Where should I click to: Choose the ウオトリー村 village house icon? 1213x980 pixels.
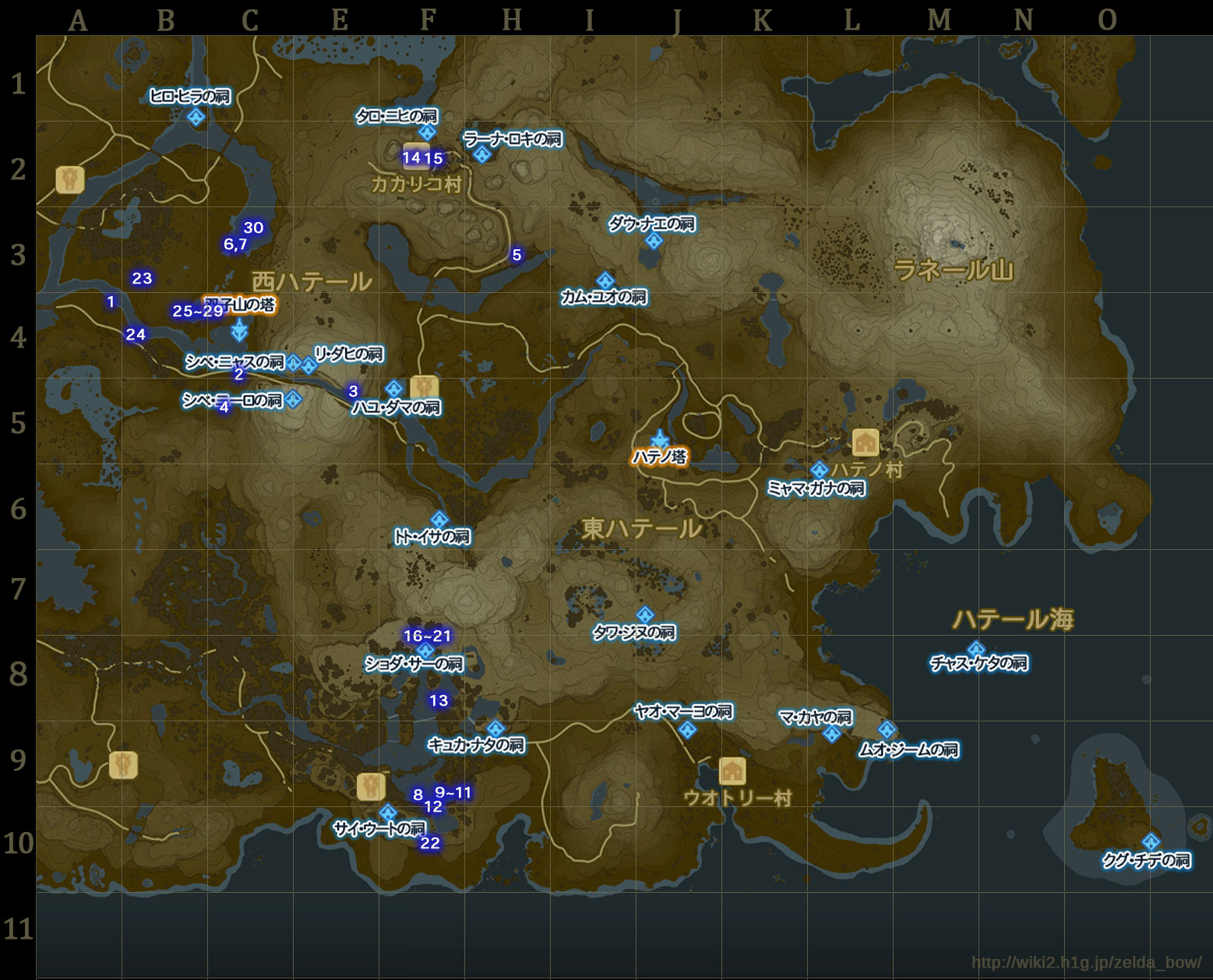click(732, 771)
